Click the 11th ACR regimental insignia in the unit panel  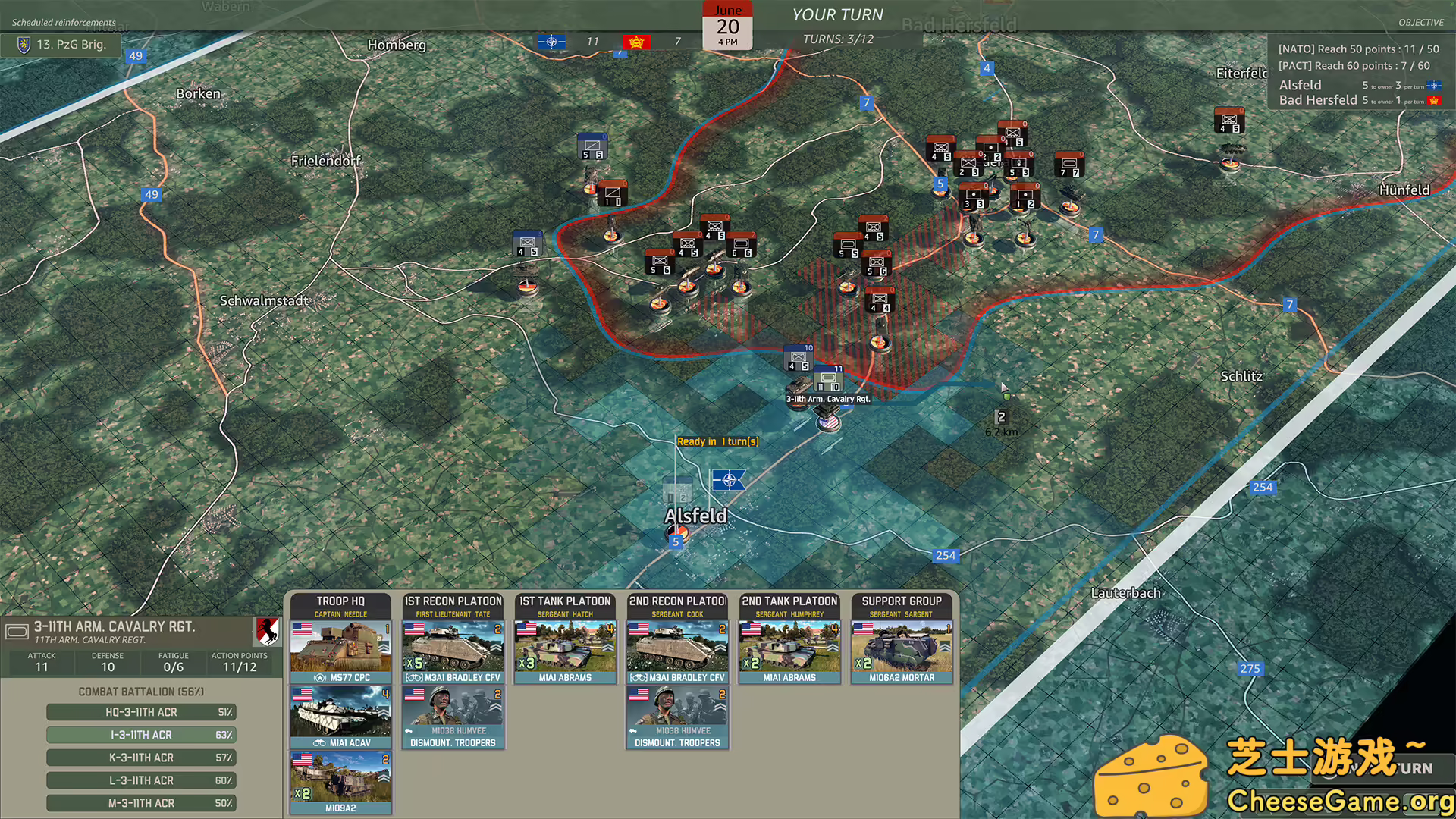(267, 632)
